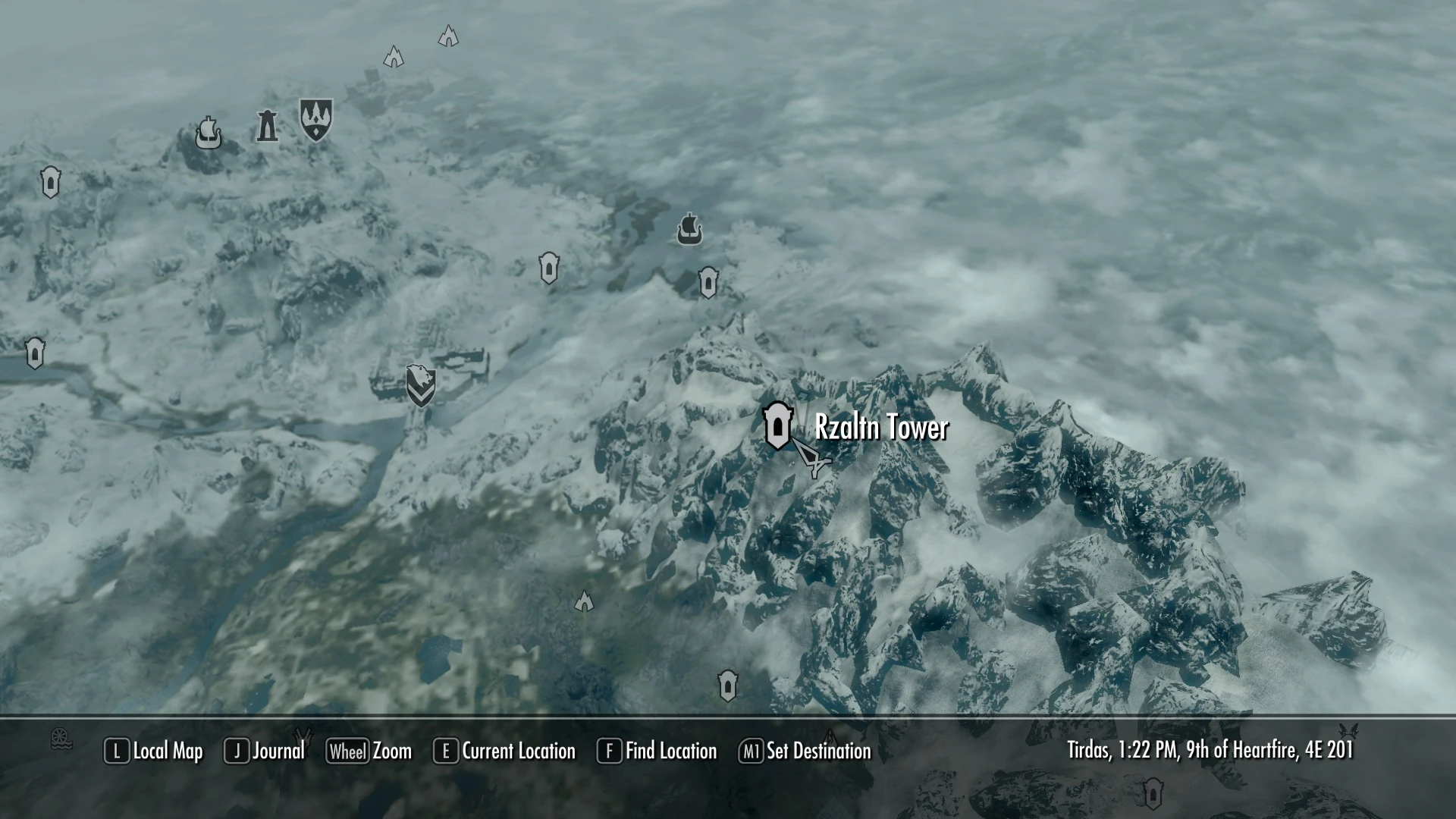Click the Set Destination option
1456x819 pixels.
[x=805, y=751]
